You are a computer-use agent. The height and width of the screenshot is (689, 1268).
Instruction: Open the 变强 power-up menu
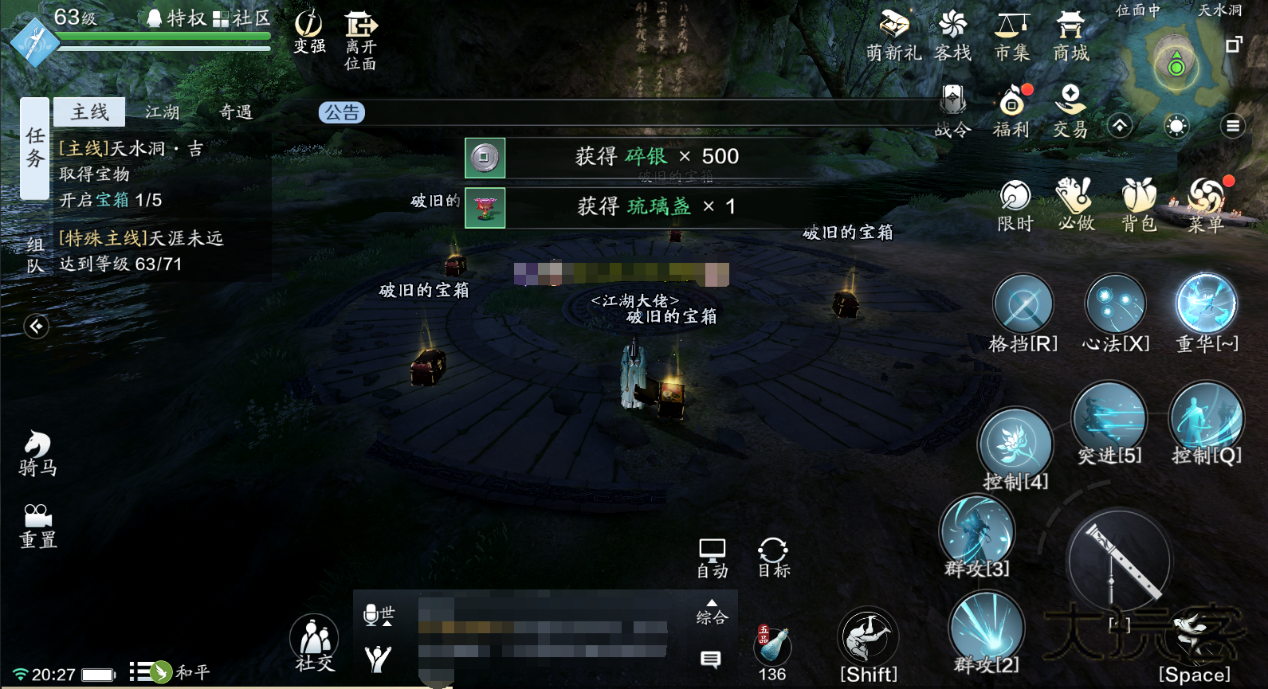point(309,31)
